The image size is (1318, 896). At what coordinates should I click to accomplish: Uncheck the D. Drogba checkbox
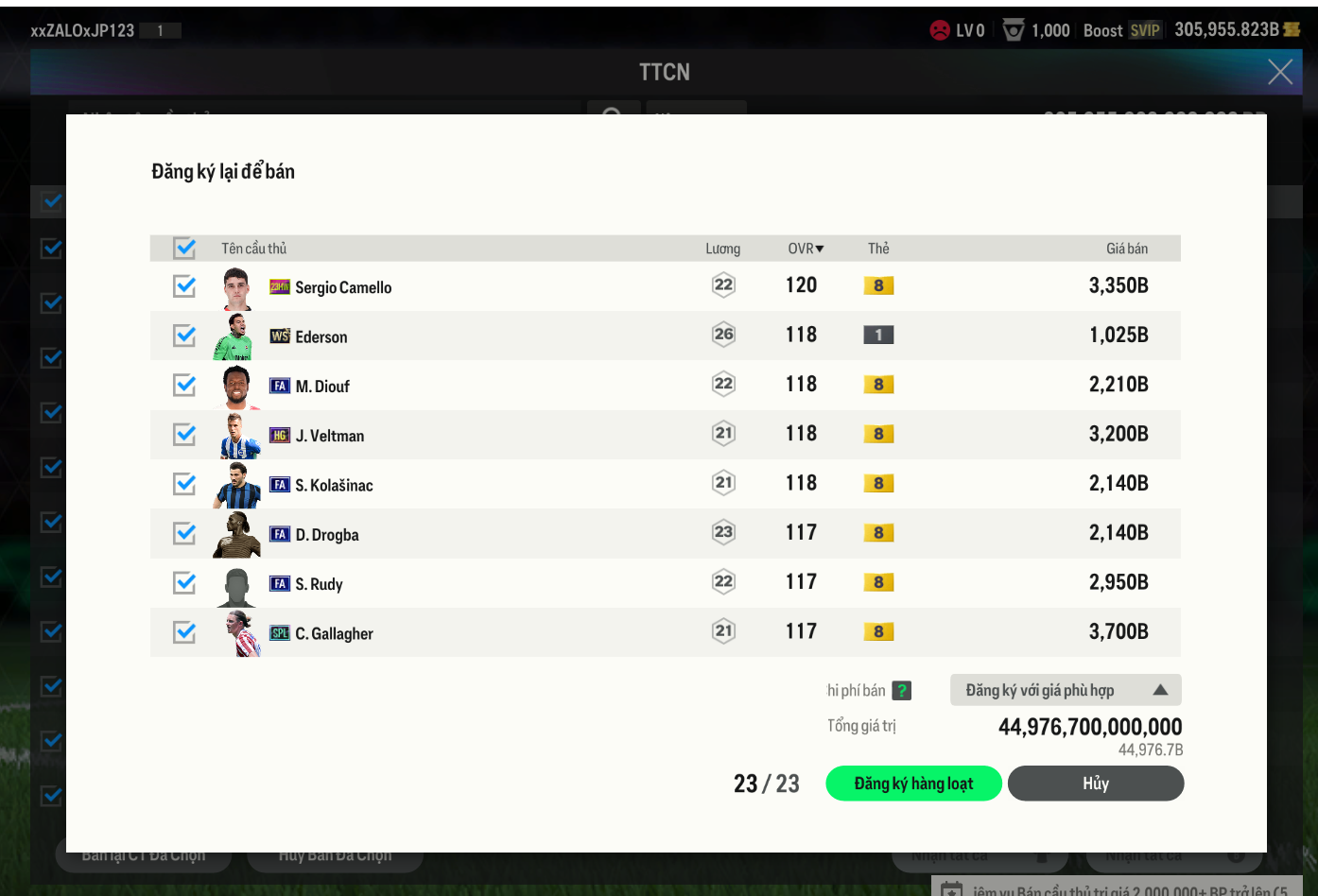pyautogui.click(x=184, y=533)
